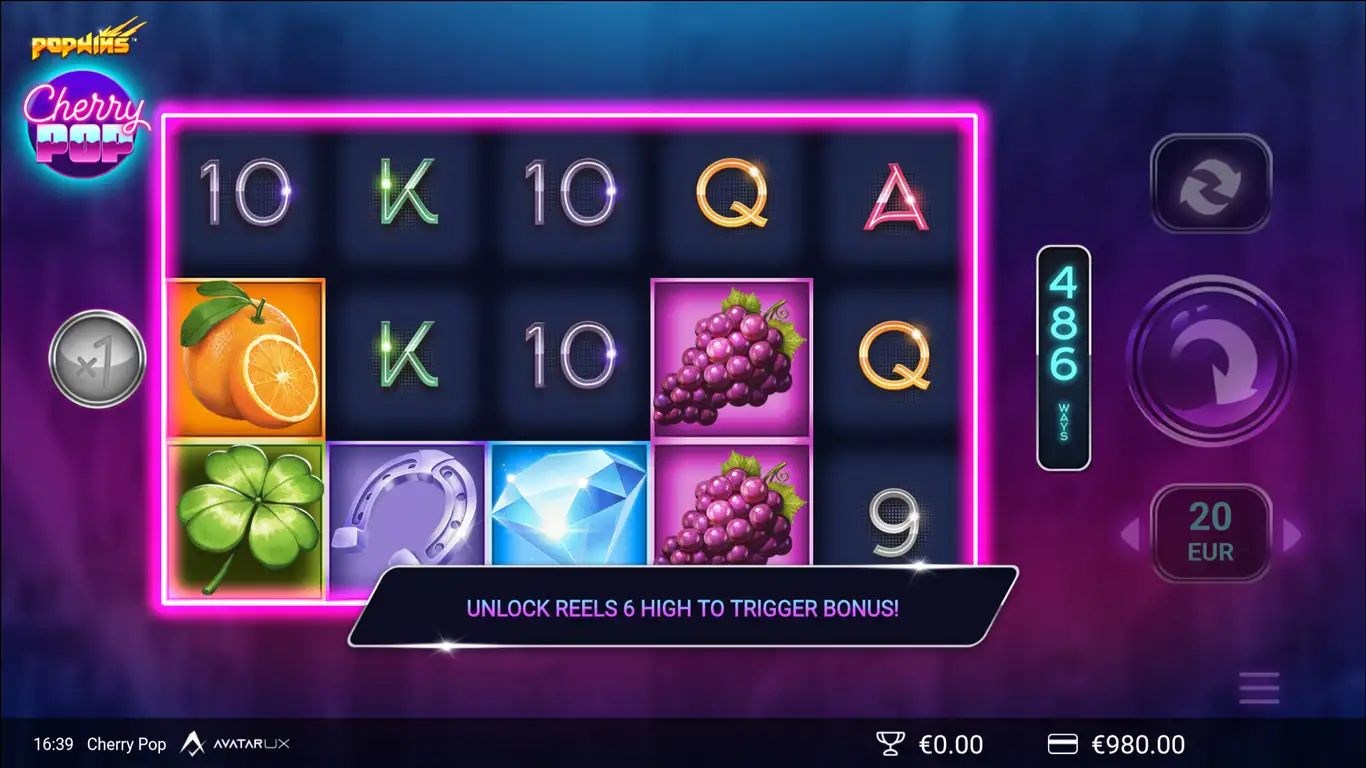Decrease the bet with the left arrow
Screen dimensions: 1366x768
click(1130, 535)
